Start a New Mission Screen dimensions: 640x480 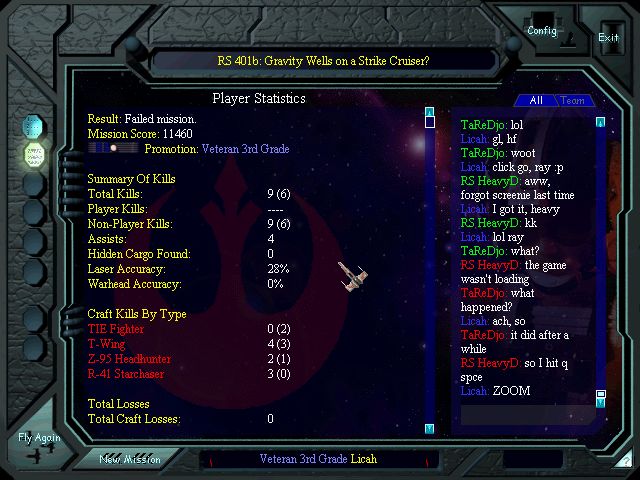coord(129,459)
